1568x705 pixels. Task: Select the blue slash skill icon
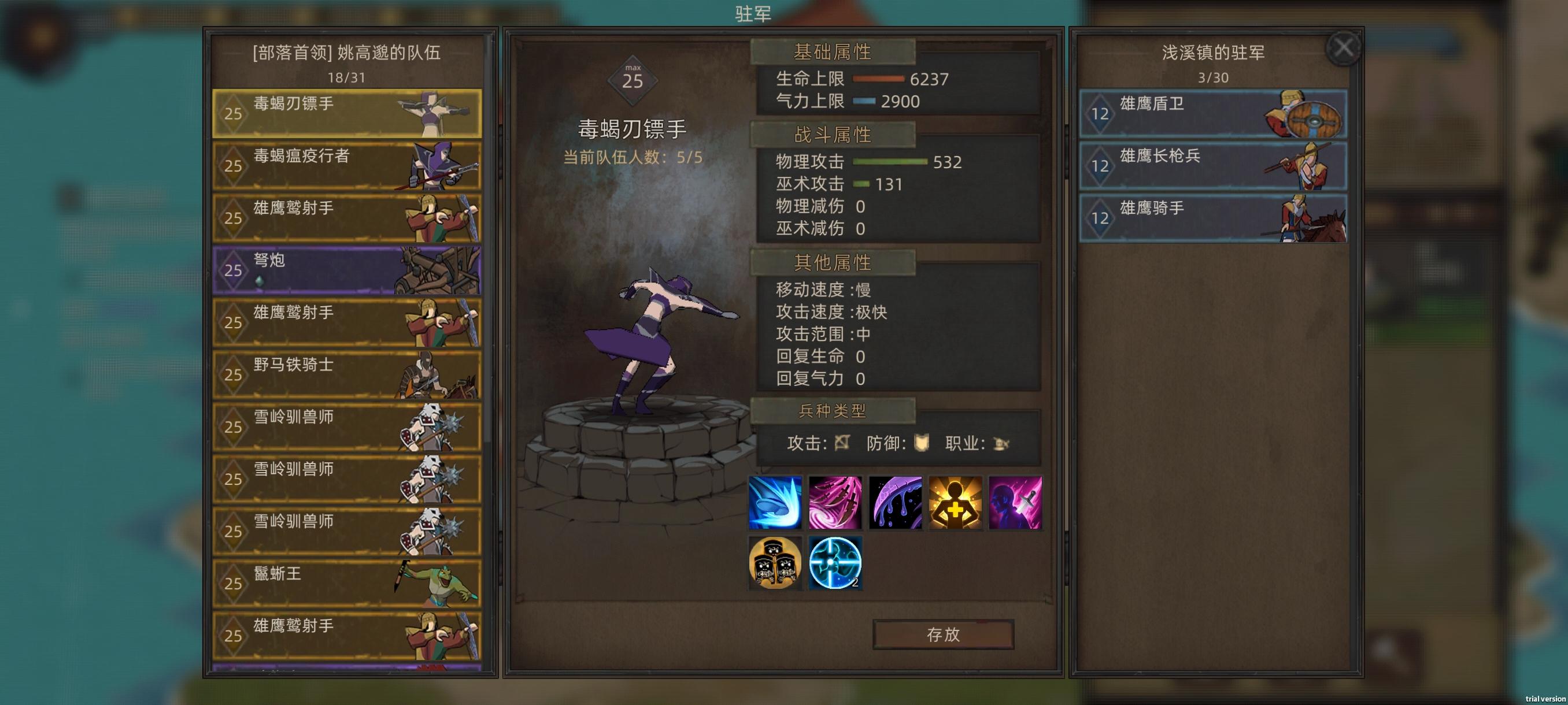[775, 504]
